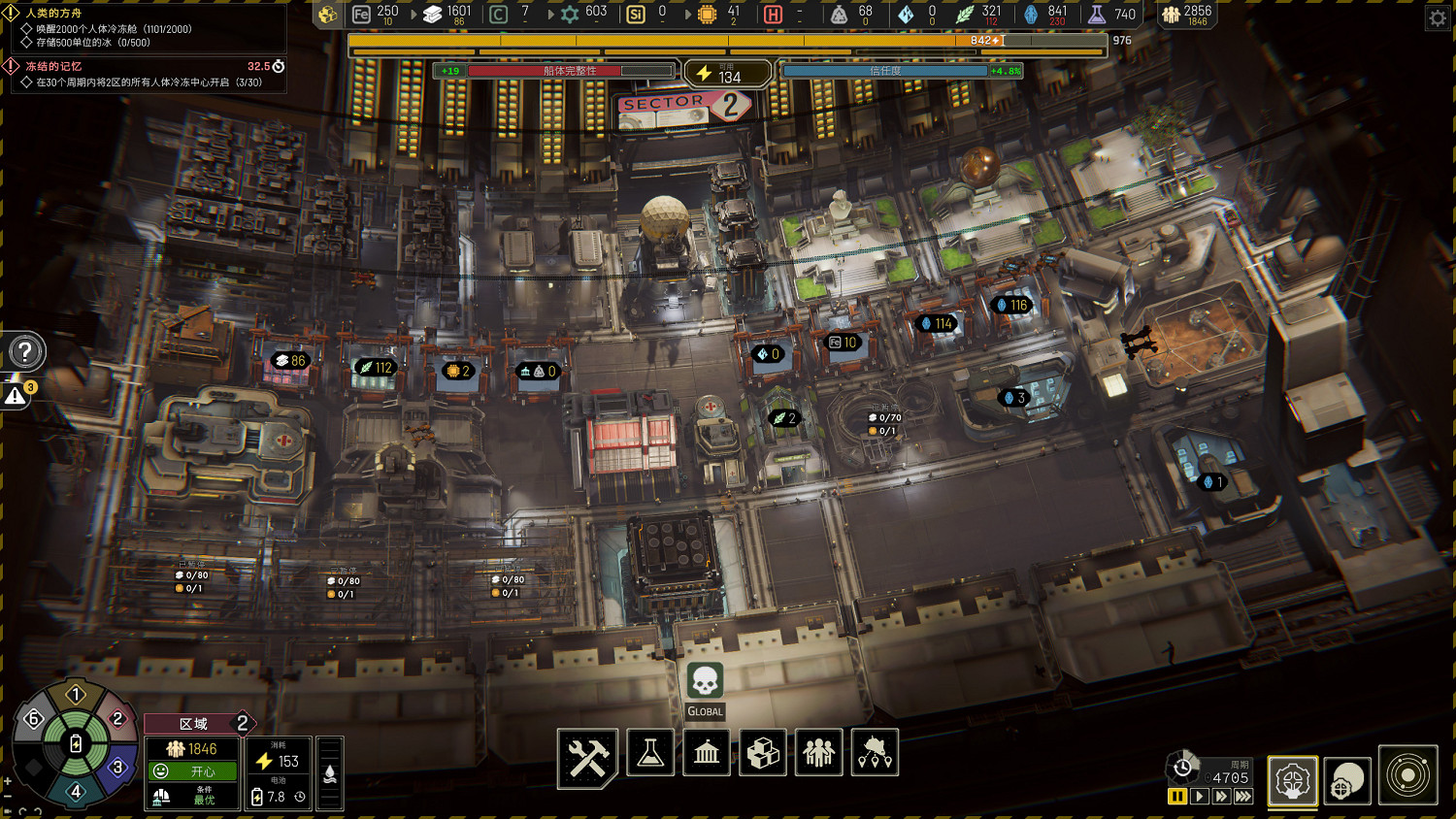
Task: Switch to the station exterior view
Action: pyautogui.click(x=1347, y=780)
